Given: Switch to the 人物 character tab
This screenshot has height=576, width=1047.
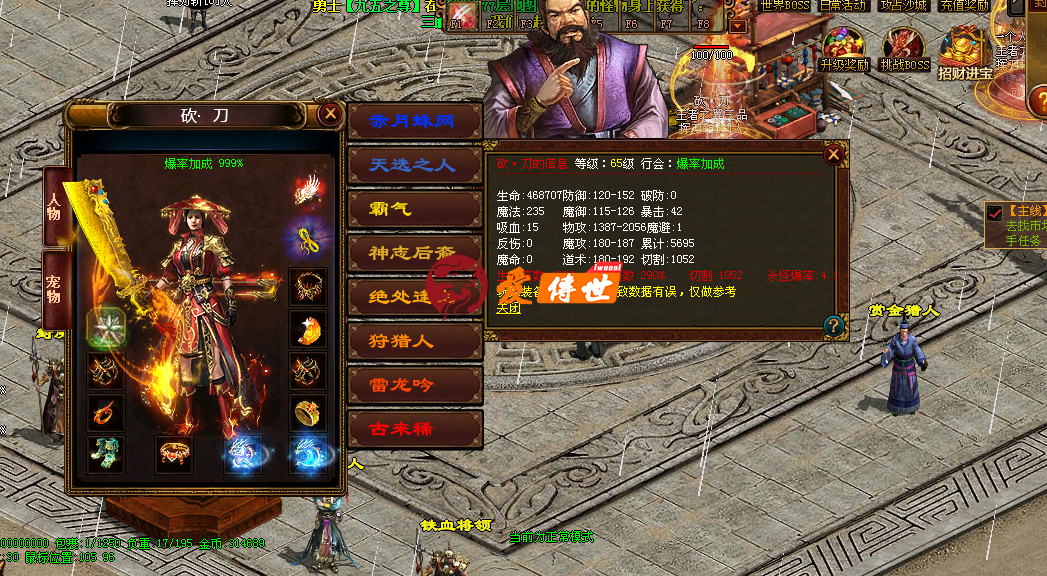Looking at the screenshot, I should tap(55, 203).
